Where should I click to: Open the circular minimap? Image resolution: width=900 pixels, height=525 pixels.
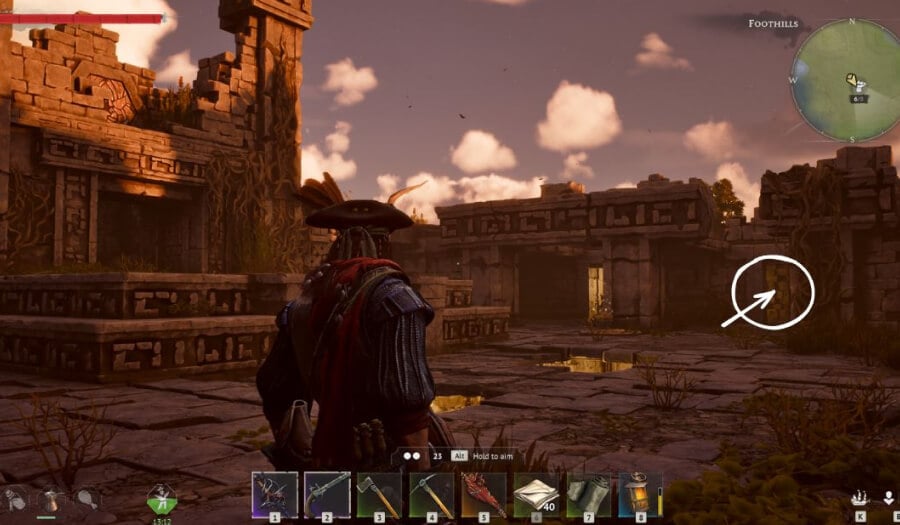coord(846,80)
